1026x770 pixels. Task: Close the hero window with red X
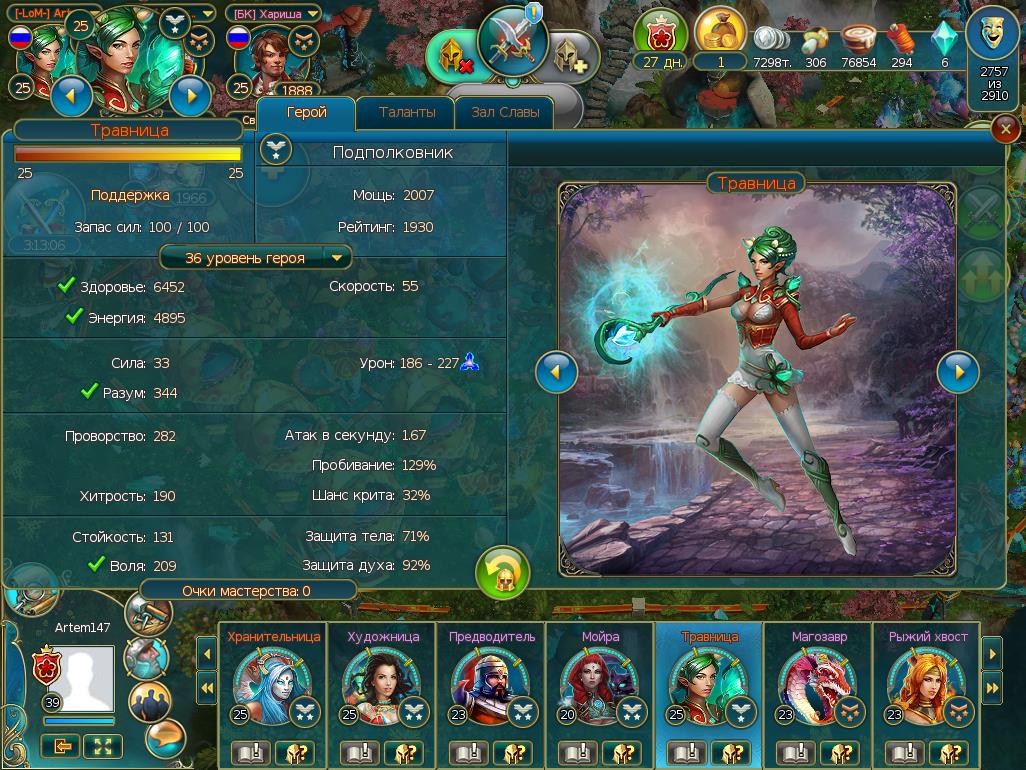click(1003, 130)
